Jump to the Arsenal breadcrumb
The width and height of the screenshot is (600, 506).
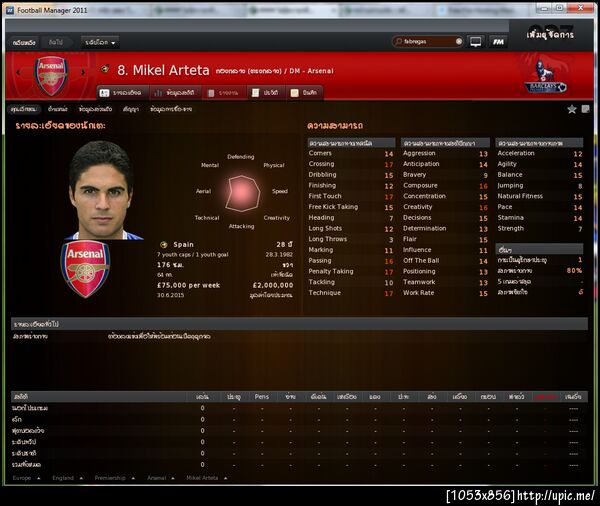(x=157, y=478)
